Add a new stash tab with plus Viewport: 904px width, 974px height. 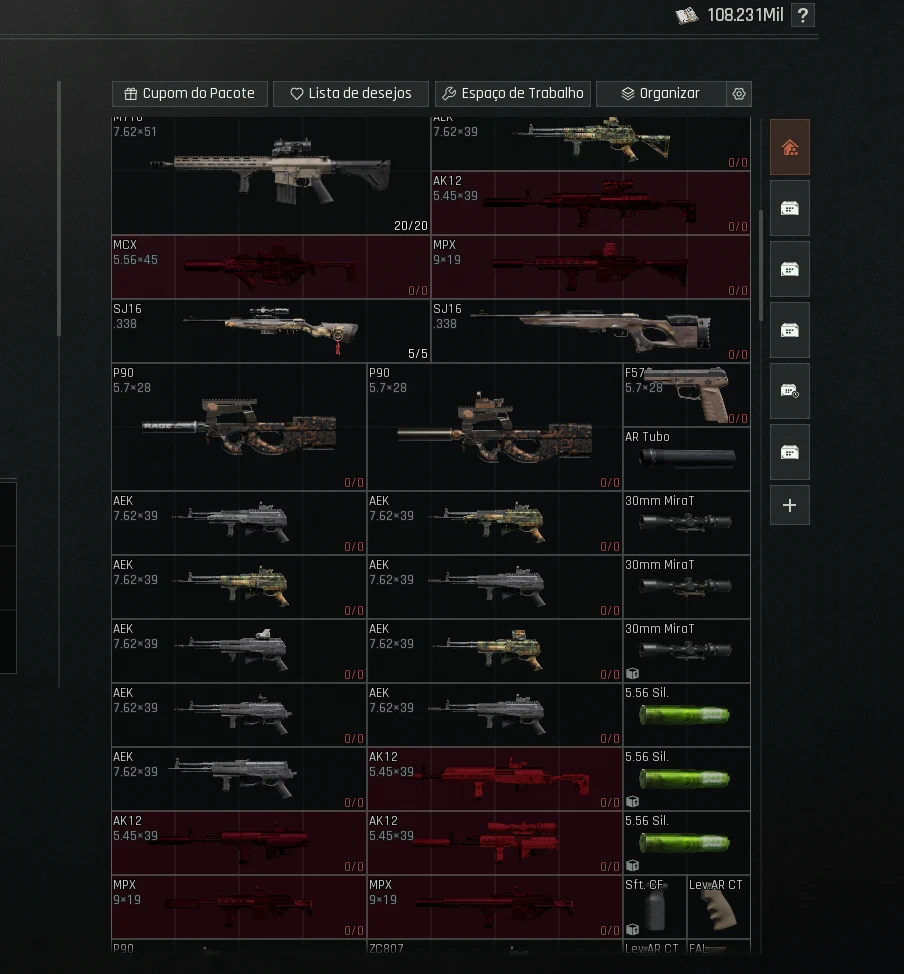pyautogui.click(x=789, y=505)
